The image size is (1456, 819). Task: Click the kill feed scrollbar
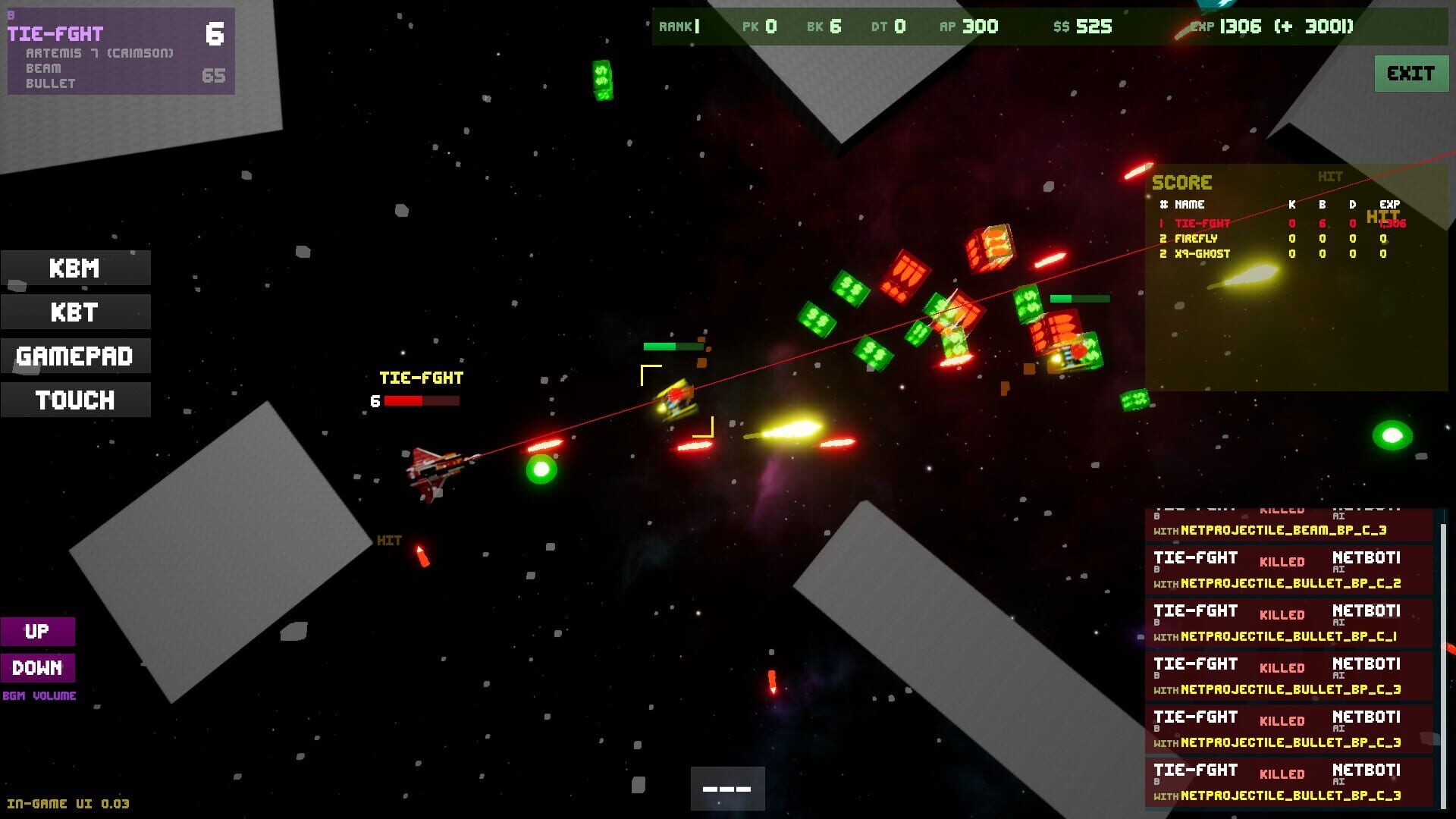(1442, 660)
